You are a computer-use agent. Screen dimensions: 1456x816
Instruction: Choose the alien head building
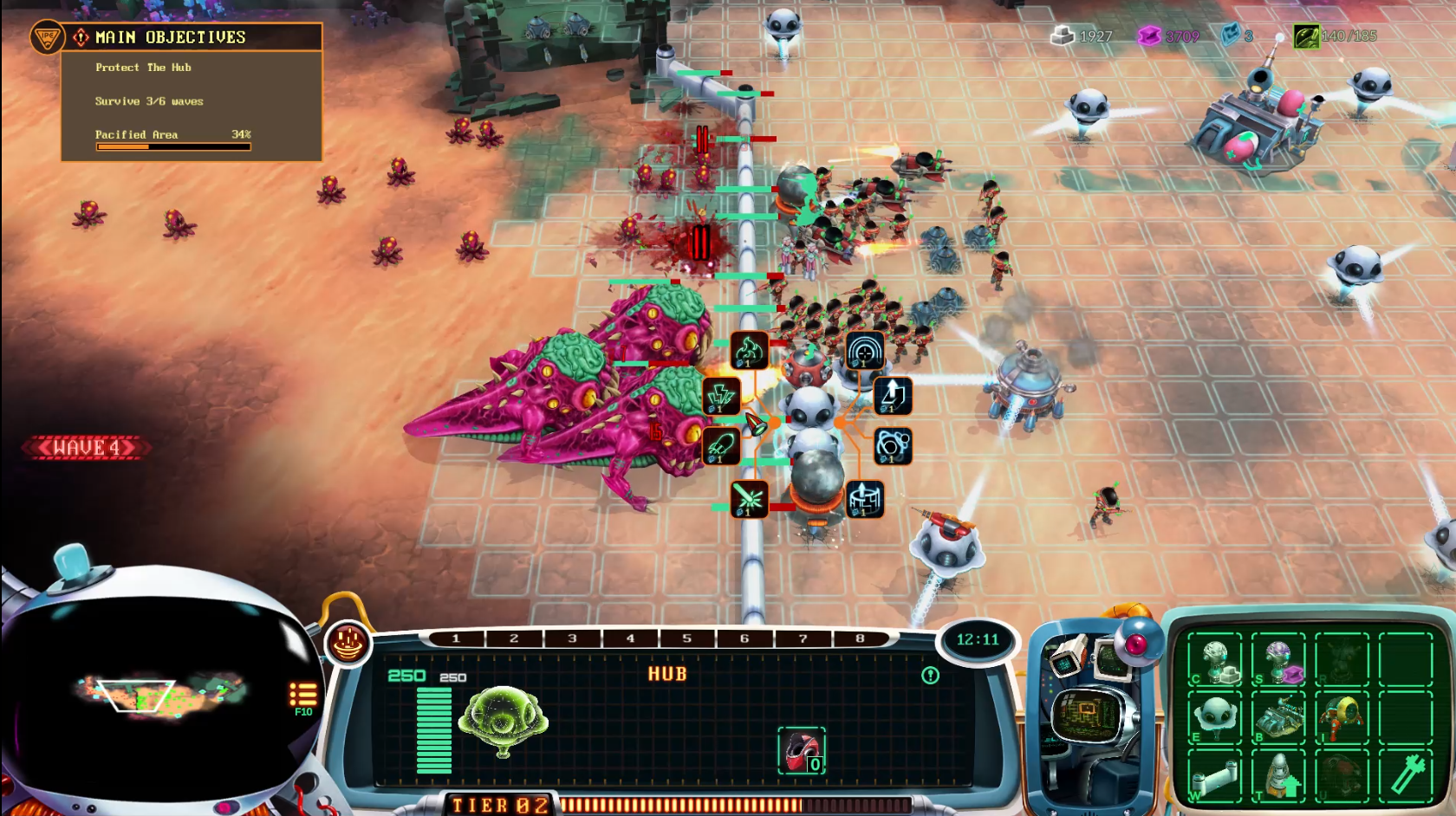[x=1214, y=718]
